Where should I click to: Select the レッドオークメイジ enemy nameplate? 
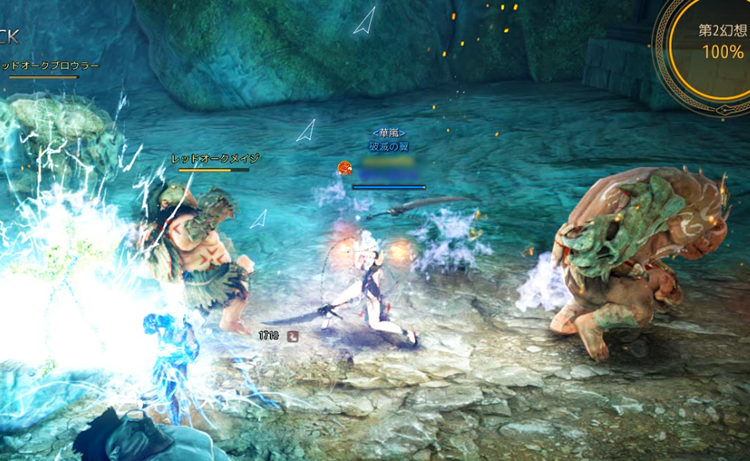click(x=215, y=159)
